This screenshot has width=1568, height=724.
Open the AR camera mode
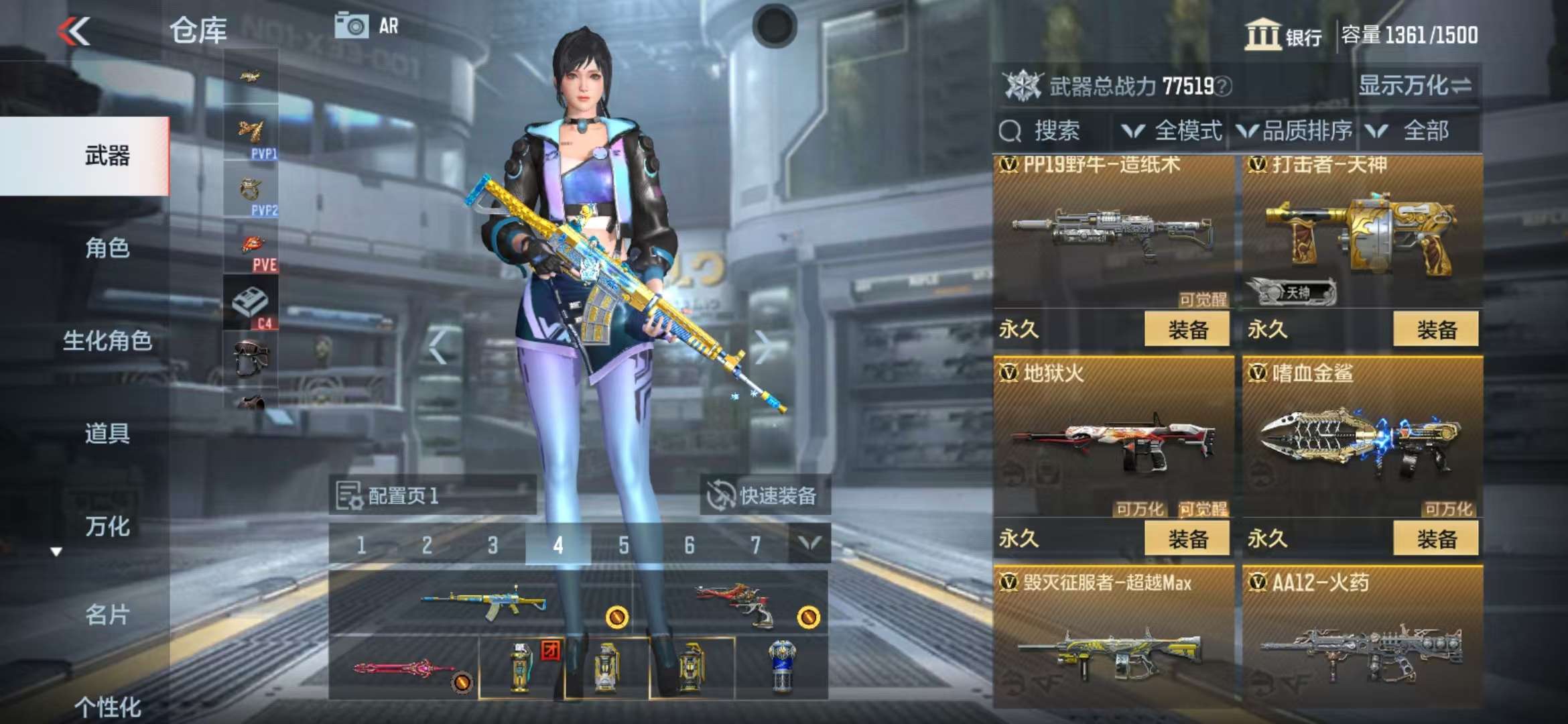367,27
